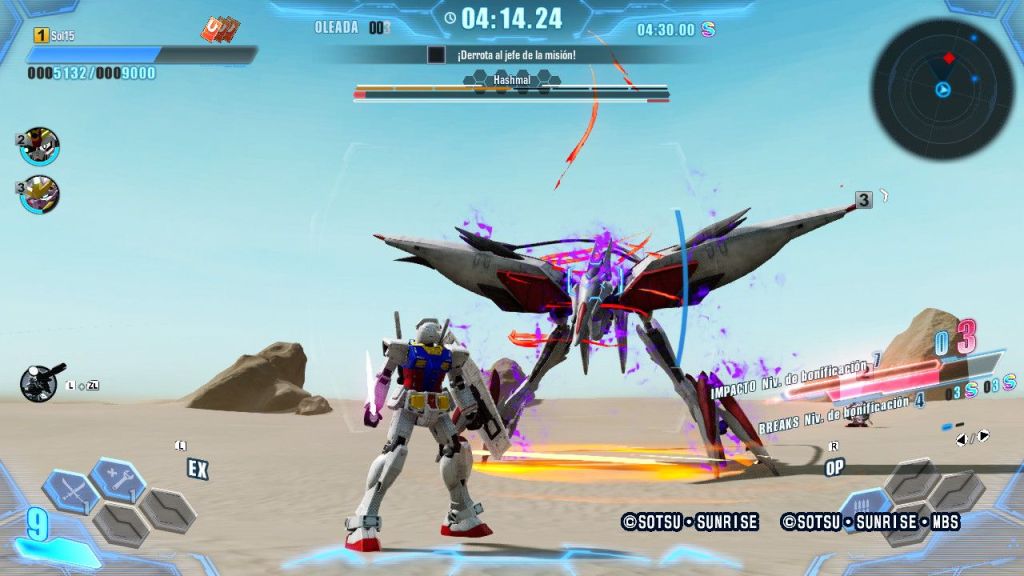
Task: Click the circular radar minimap
Action: 942,89
